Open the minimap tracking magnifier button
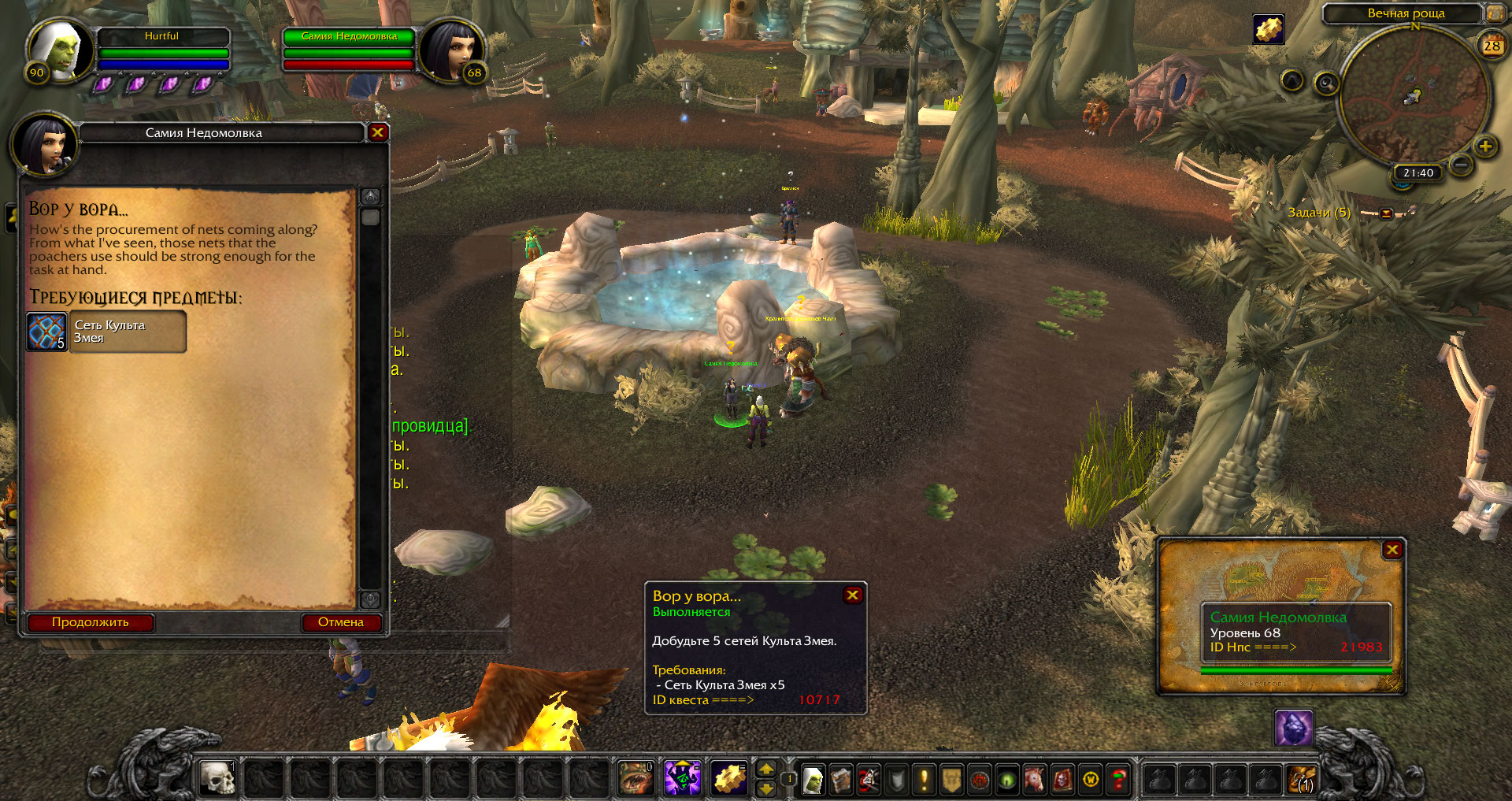The image size is (1512, 801). click(x=1326, y=83)
